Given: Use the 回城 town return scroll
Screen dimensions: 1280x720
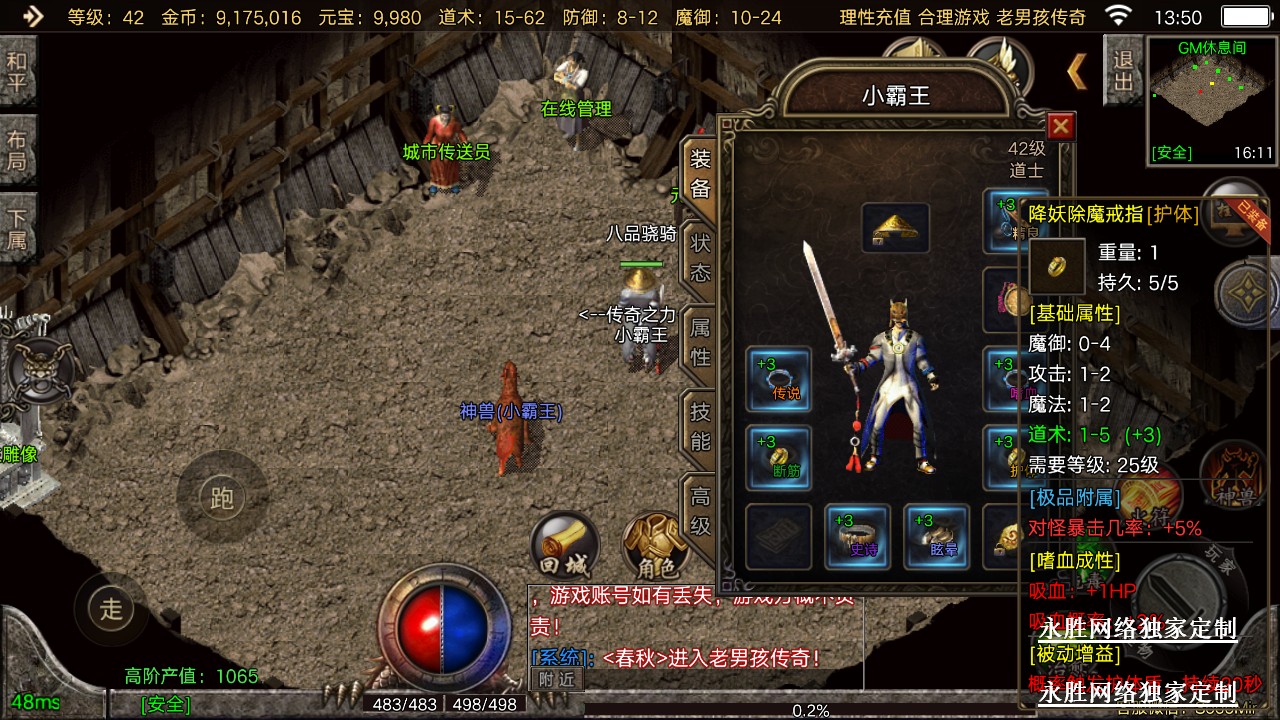Looking at the screenshot, I should [x=564, y=546].
